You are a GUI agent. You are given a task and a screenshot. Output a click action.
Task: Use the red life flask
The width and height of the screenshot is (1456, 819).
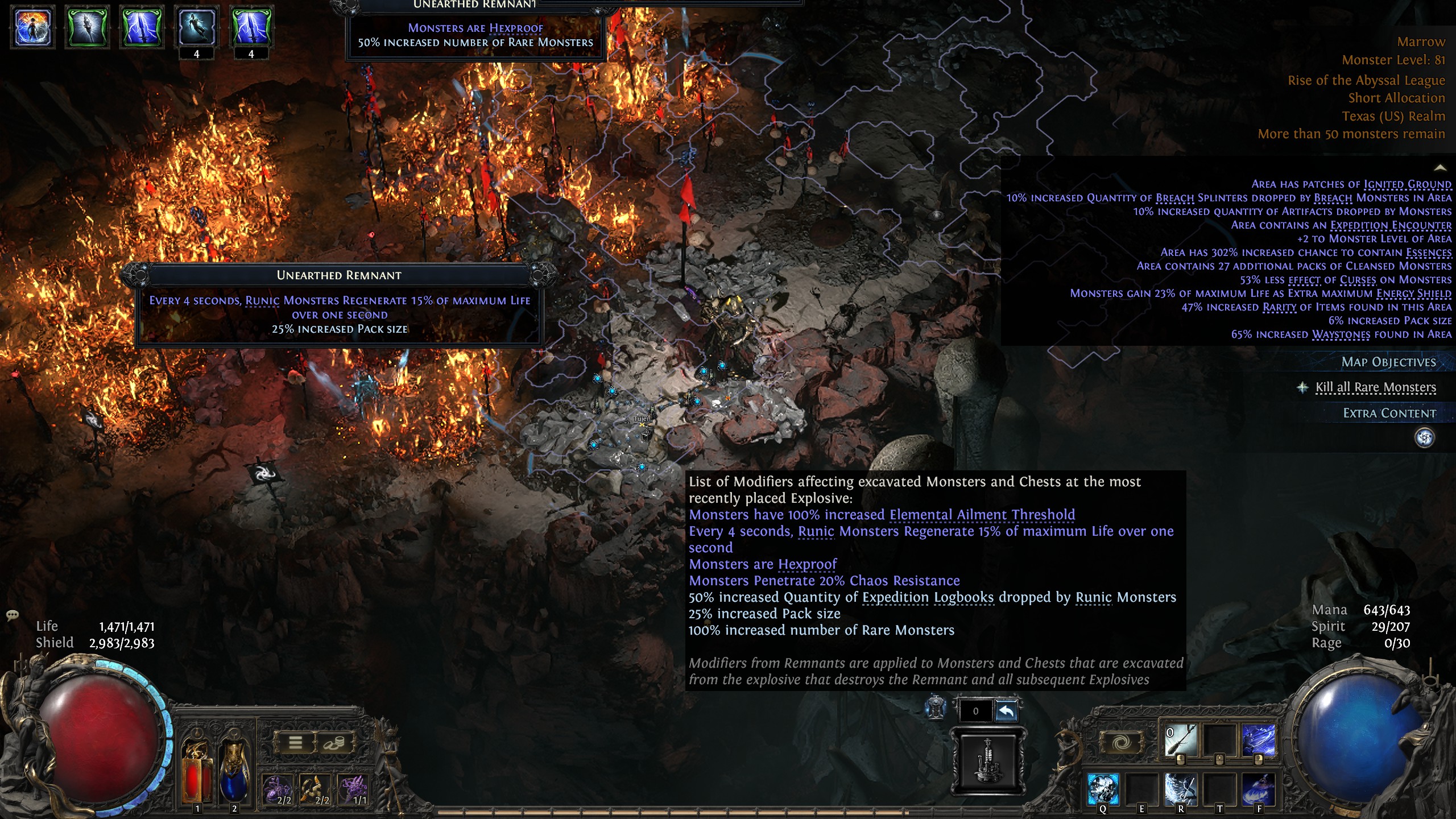(x=196, y=773)
